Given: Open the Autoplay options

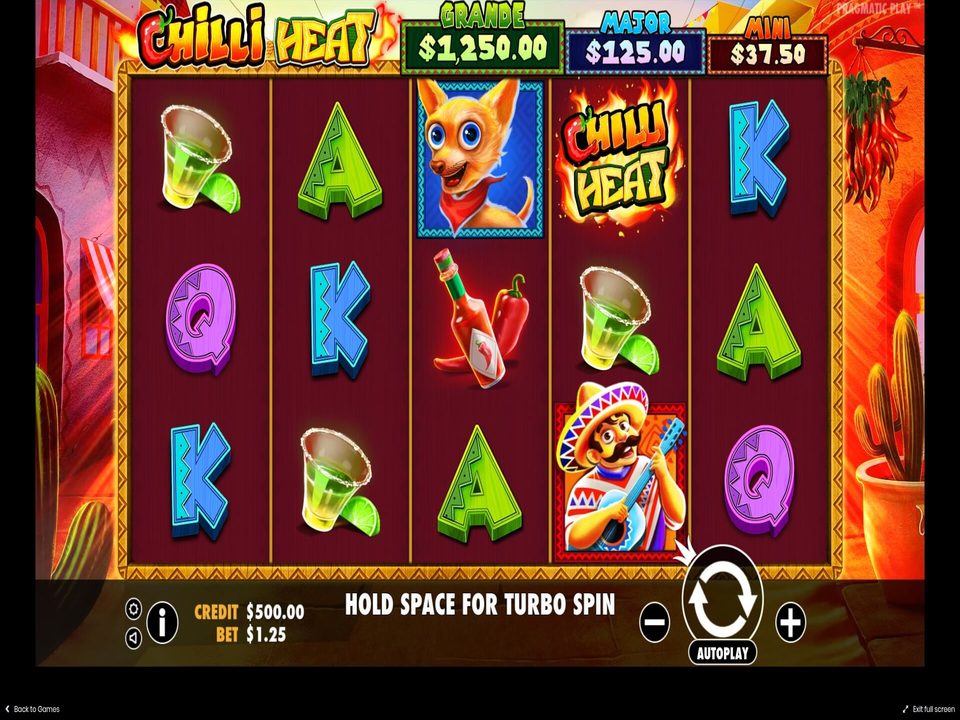Looking at the screenshot, I should pos(722,652).
